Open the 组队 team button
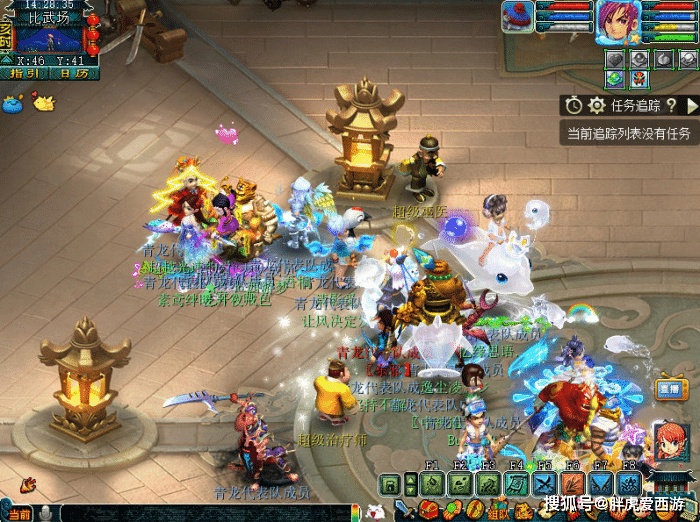The image size is (700, 522). tap(496, 511)
